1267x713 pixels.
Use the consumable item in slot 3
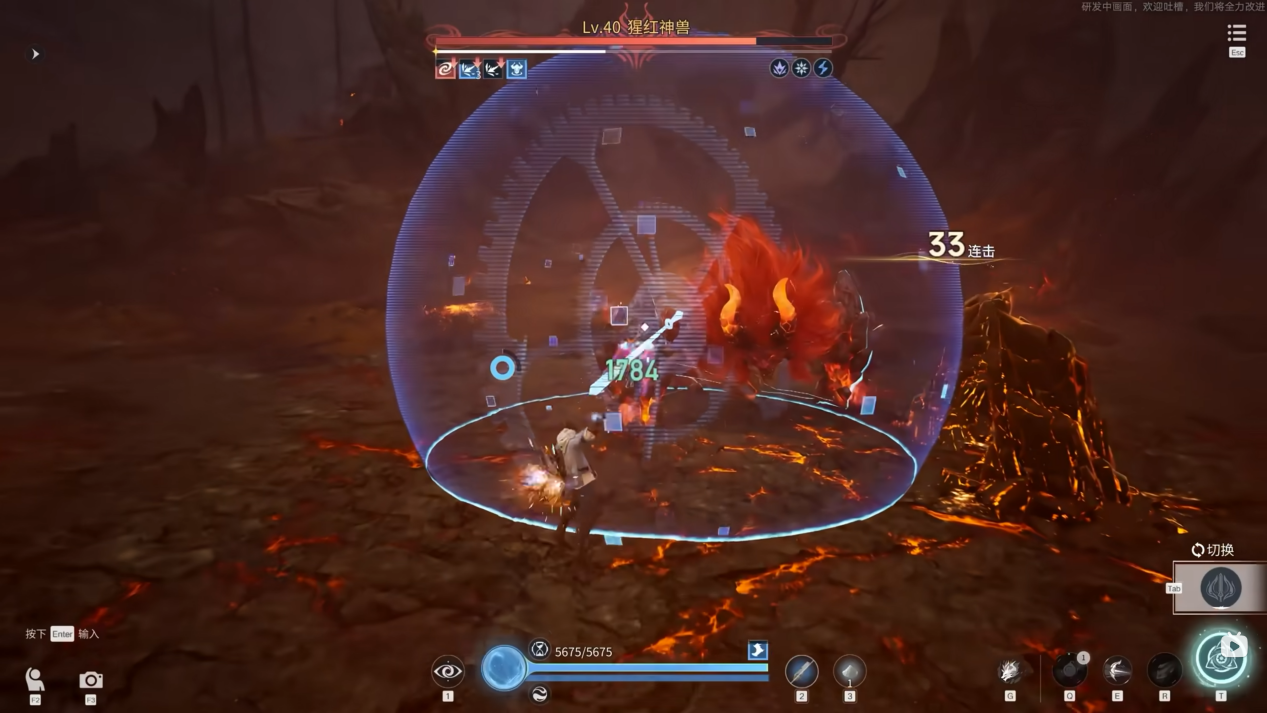tap(849, 671)
